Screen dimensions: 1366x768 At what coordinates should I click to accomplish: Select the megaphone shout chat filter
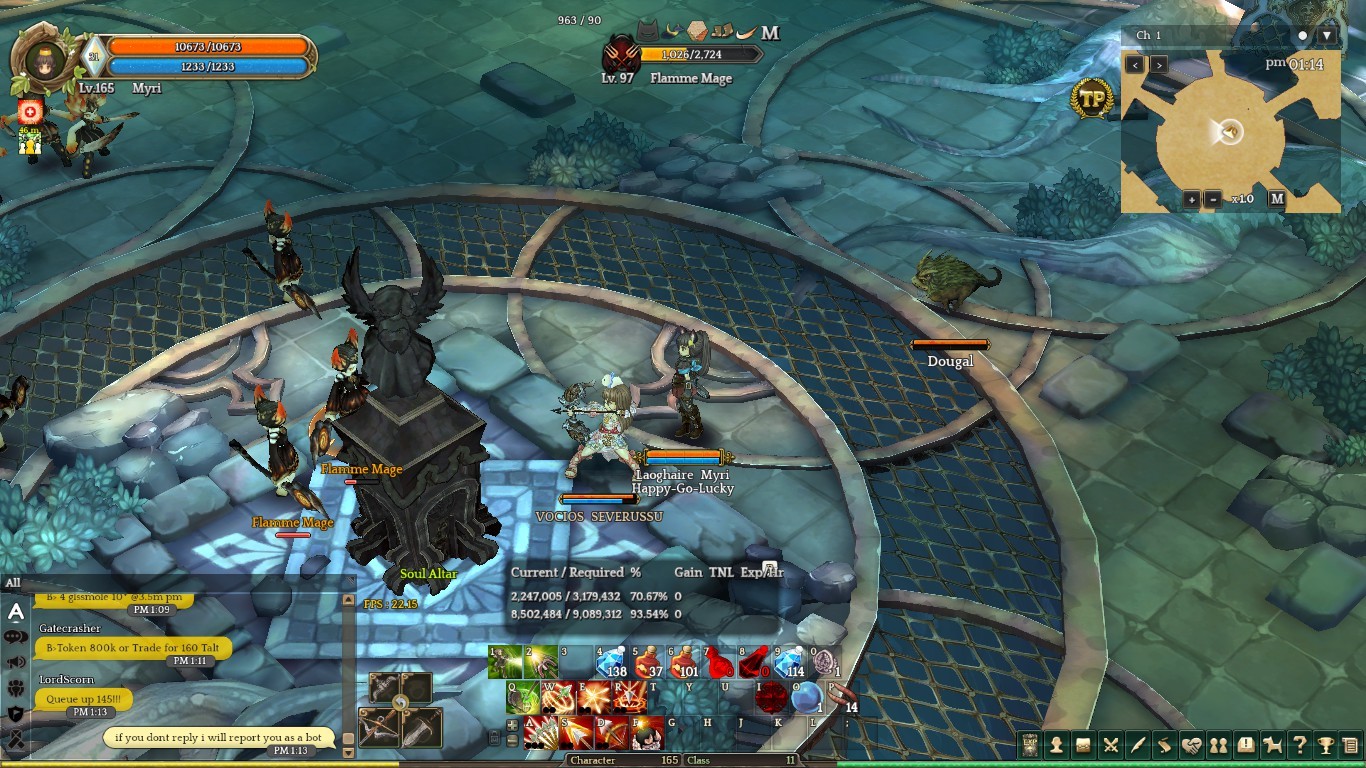coord(16,662)
